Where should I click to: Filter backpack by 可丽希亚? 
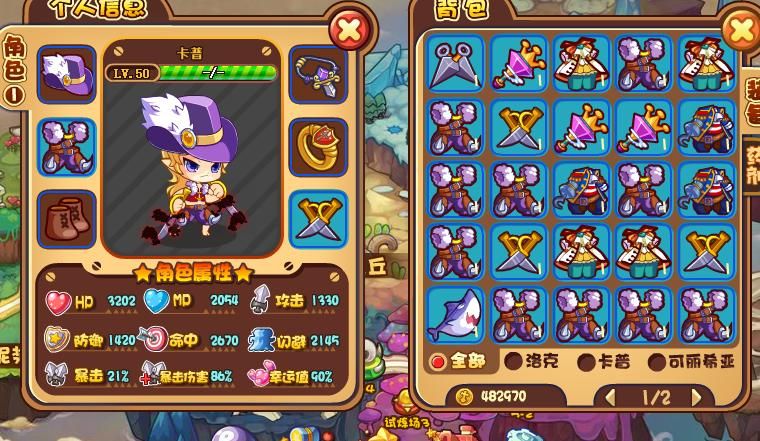tap(690, 361)
